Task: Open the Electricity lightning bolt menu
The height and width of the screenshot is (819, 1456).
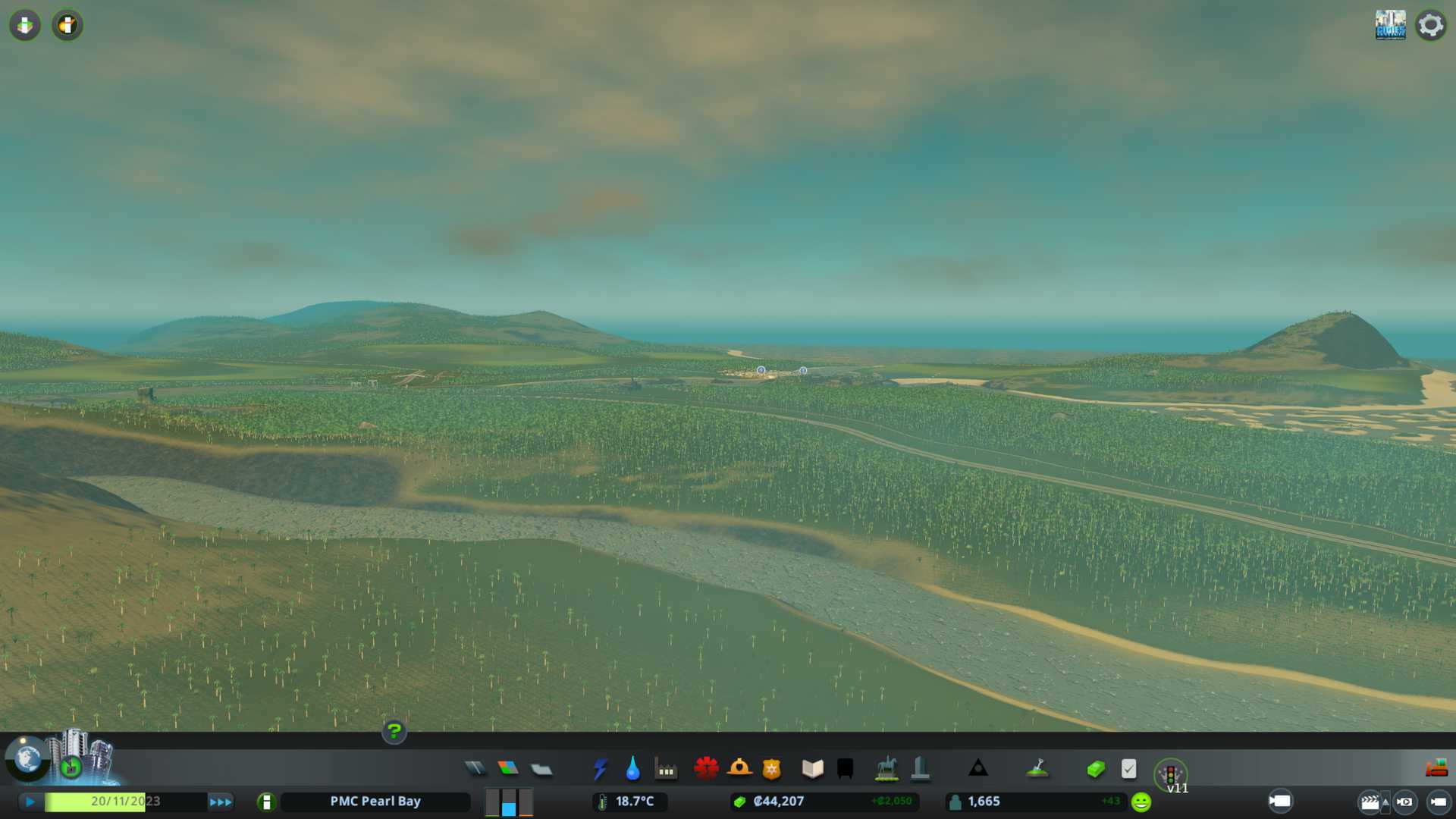Action: click(x=601, y=769)
